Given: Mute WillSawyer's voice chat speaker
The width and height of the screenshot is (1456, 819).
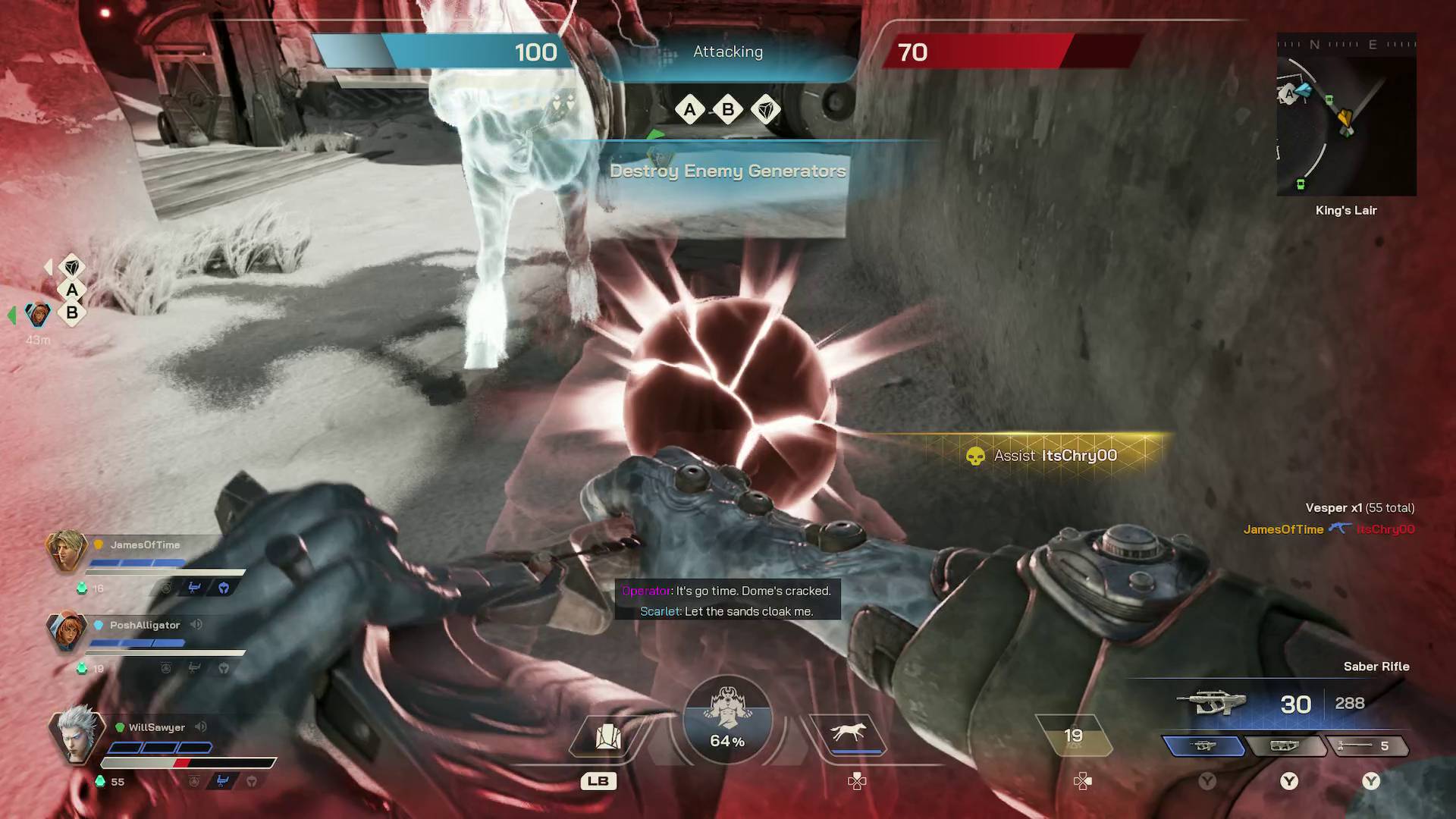Looking at the screenshot, I should [200, 726].
